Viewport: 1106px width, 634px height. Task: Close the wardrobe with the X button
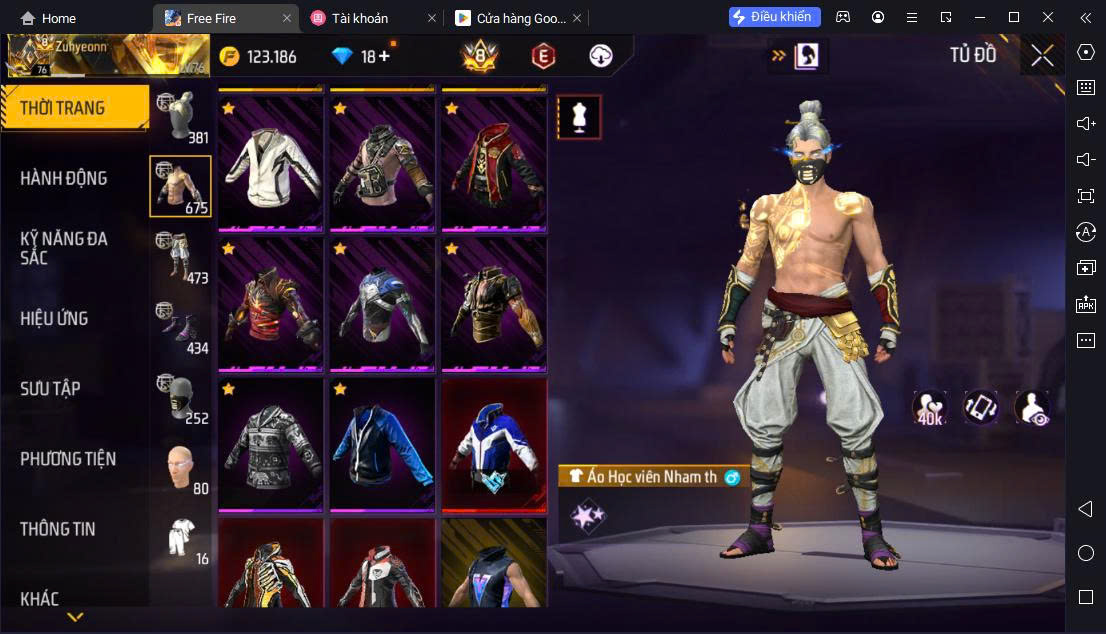[1042, 56]
